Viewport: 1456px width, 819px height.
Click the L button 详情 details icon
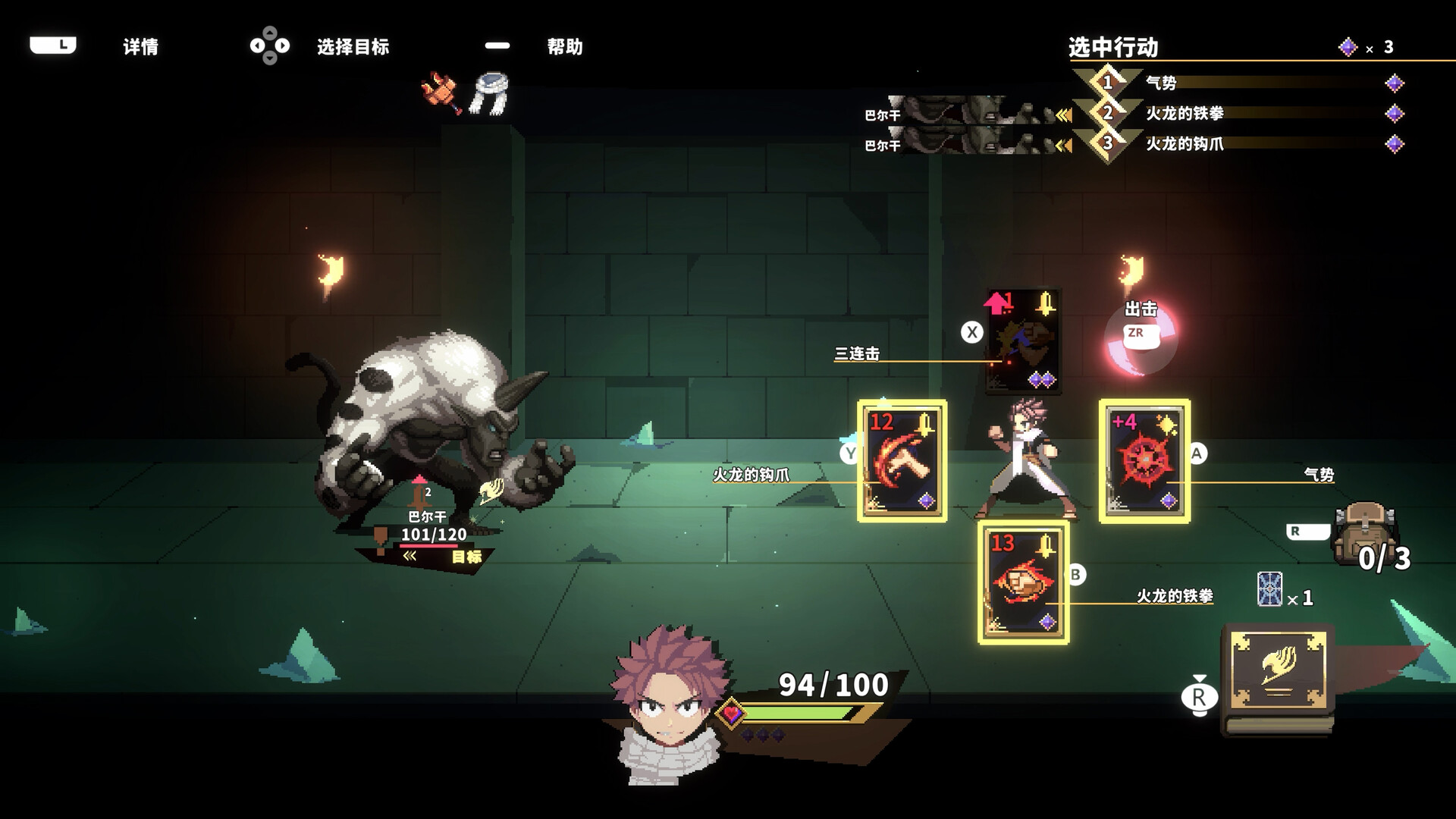pyautogui.click(x=53, y=46)
